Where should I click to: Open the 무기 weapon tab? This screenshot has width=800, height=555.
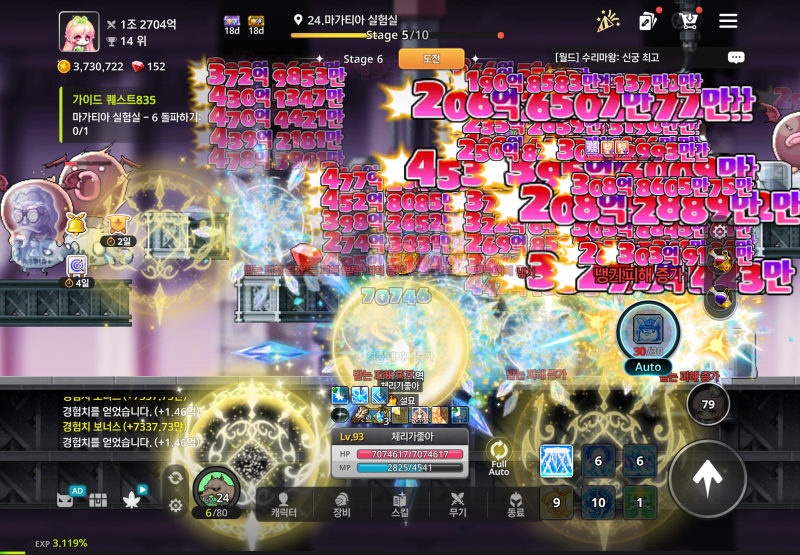click(458, 505)
